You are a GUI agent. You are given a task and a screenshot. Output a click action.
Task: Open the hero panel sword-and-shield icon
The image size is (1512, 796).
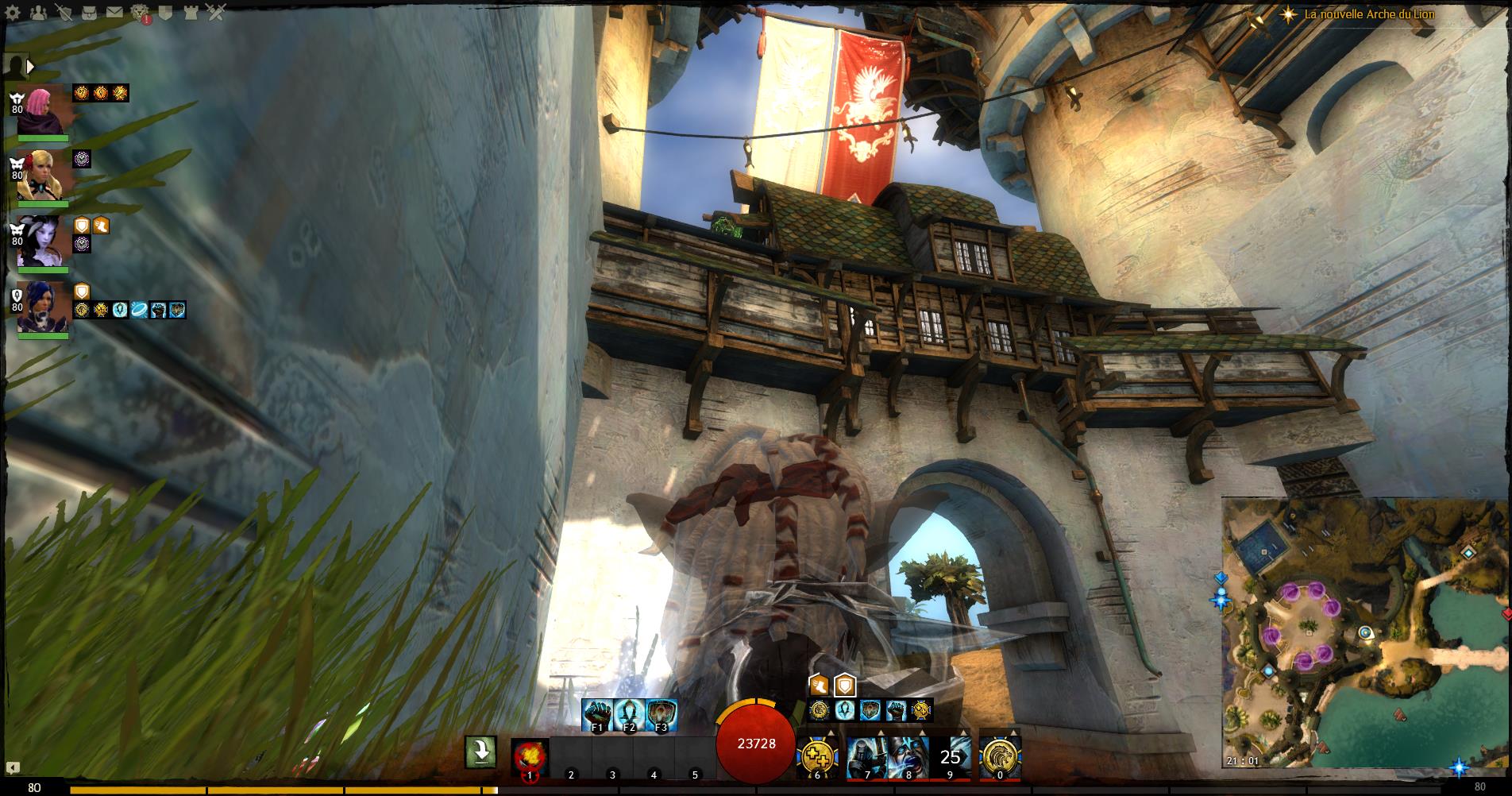coord(64,12)
